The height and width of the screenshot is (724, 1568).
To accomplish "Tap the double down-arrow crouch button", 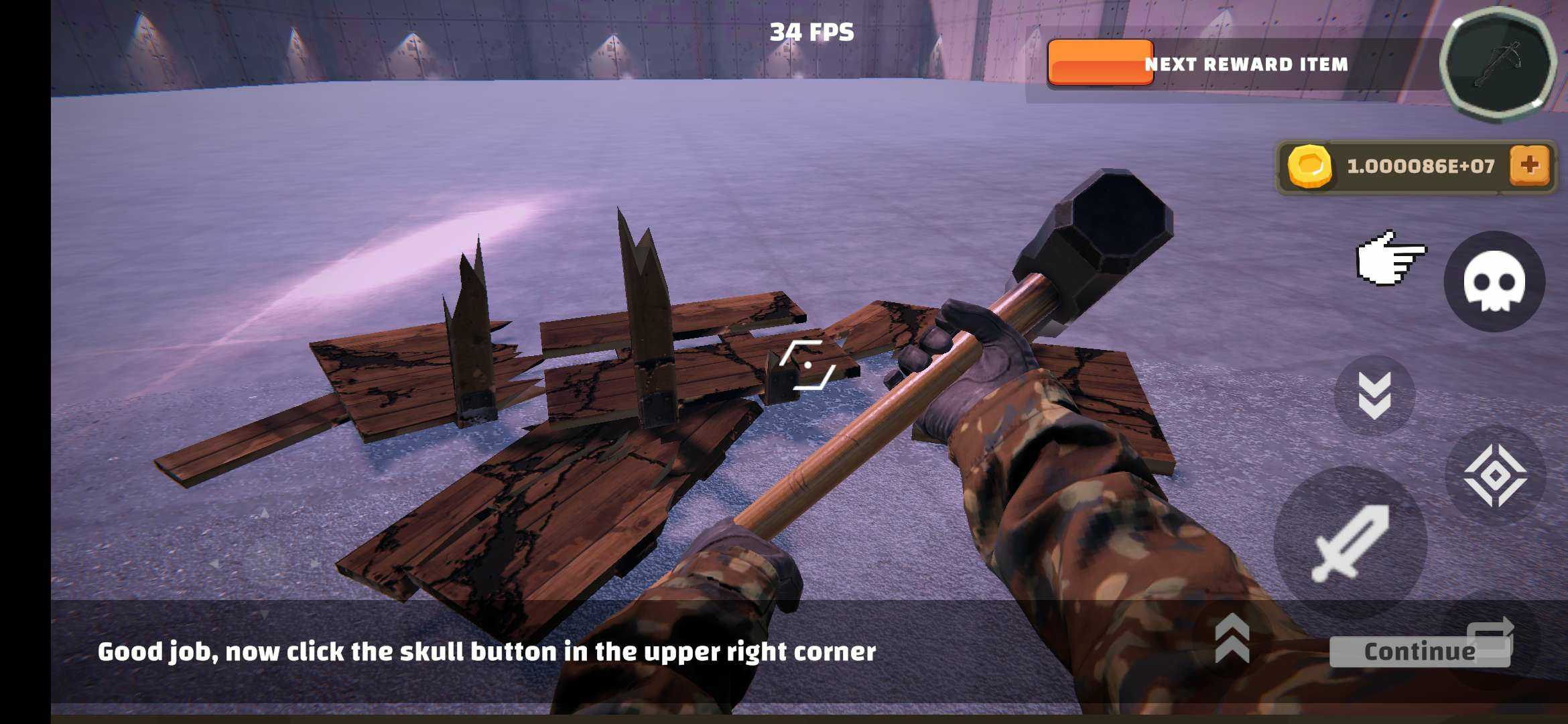I will [1374, 396].
